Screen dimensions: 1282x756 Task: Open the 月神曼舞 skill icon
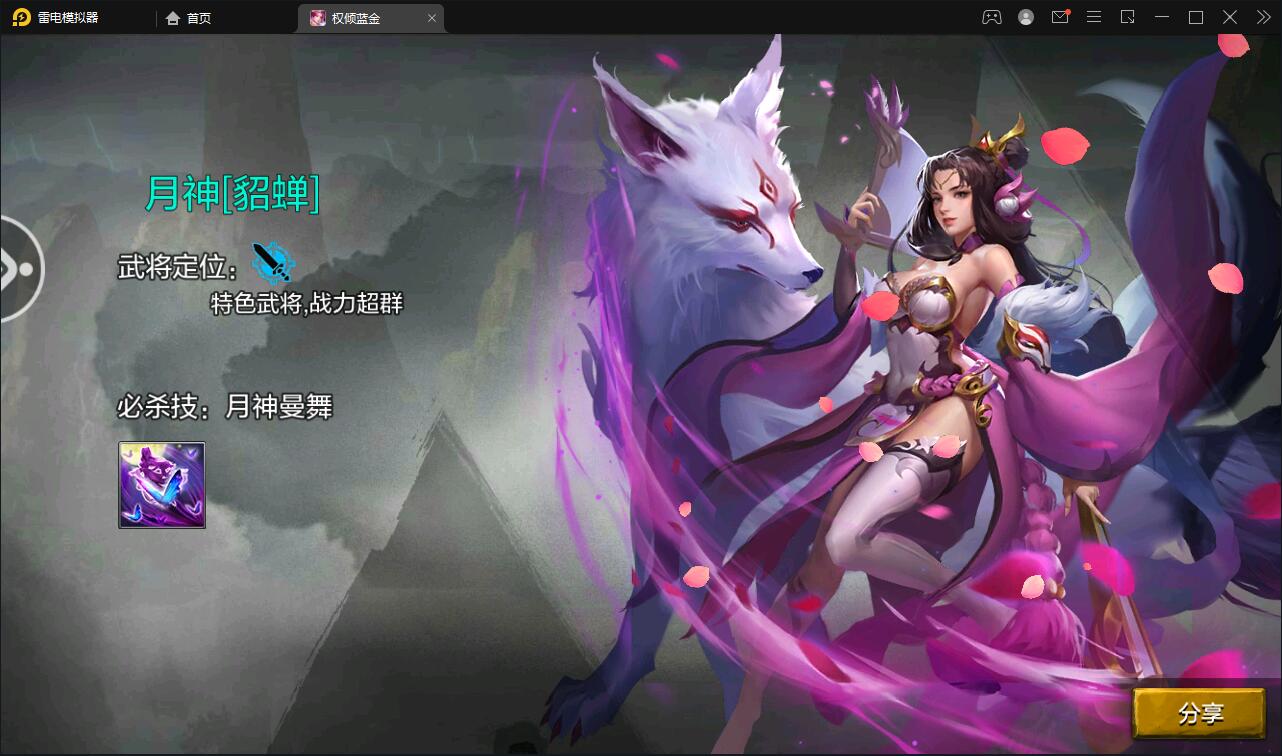click(x=161, y=485)
